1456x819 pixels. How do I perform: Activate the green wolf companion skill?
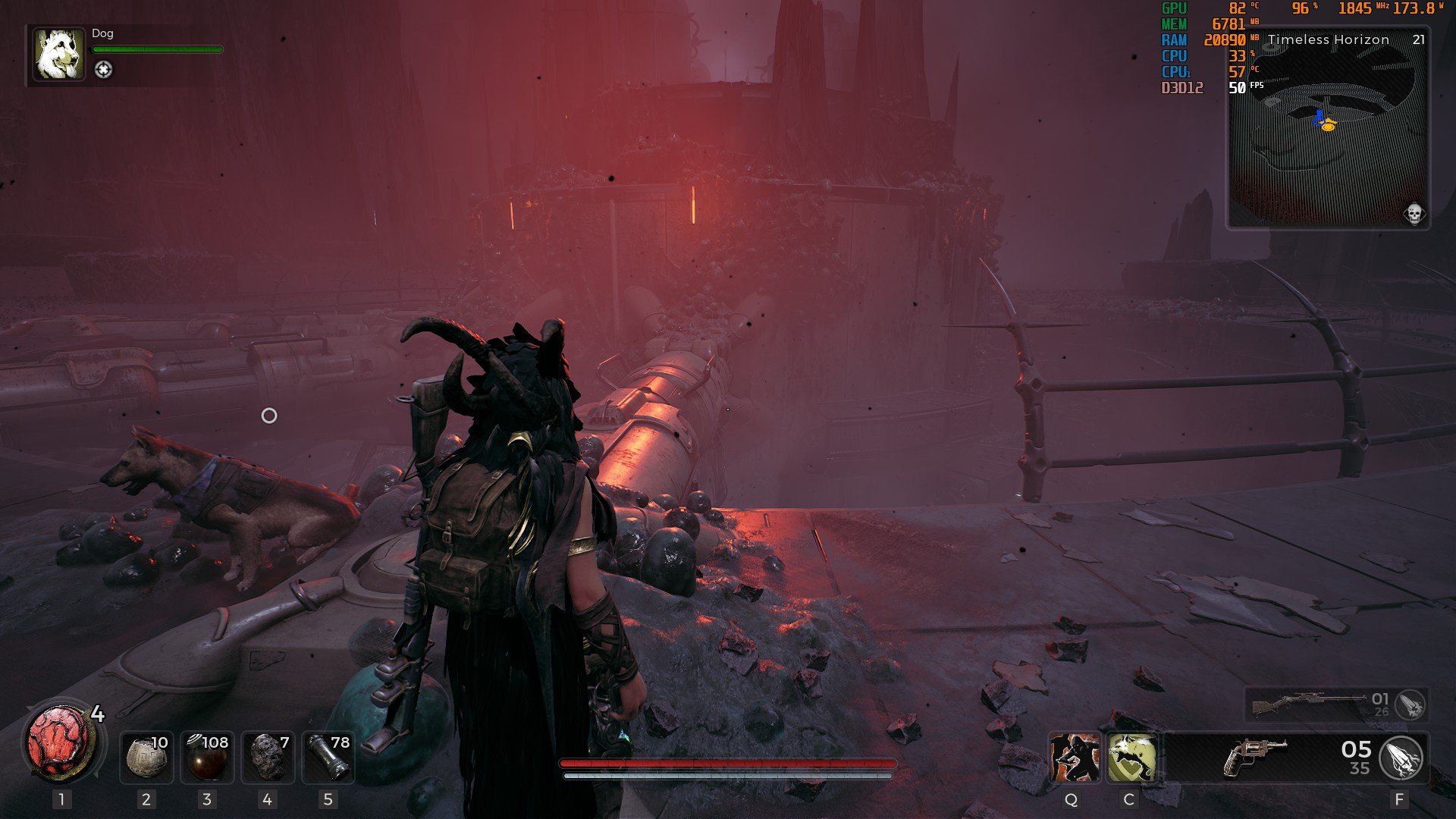pyautogui.click(x=1131, y=758)
